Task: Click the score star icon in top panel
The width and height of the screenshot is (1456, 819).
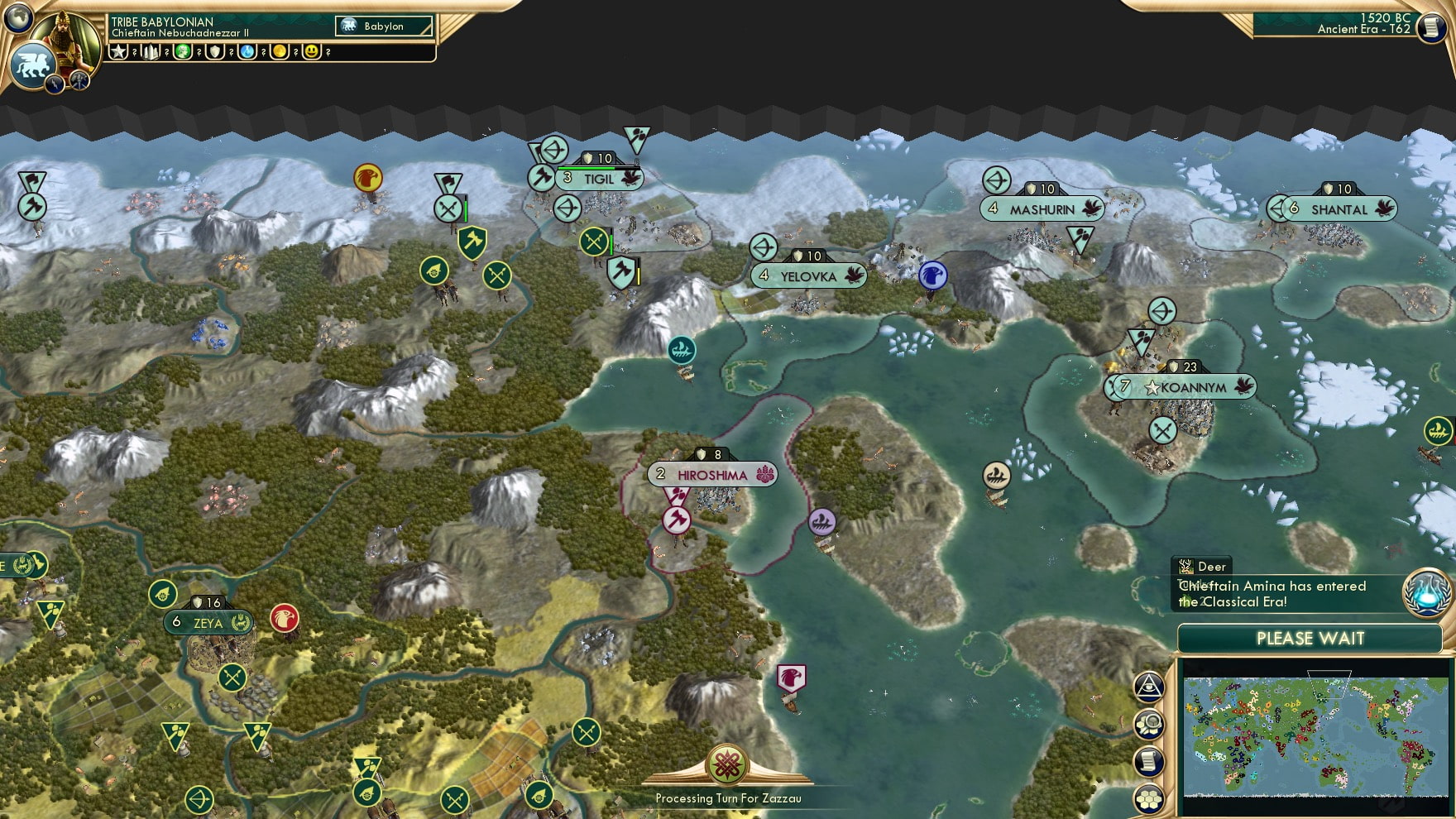Action: pyautogui.click(x=120, y=53)
